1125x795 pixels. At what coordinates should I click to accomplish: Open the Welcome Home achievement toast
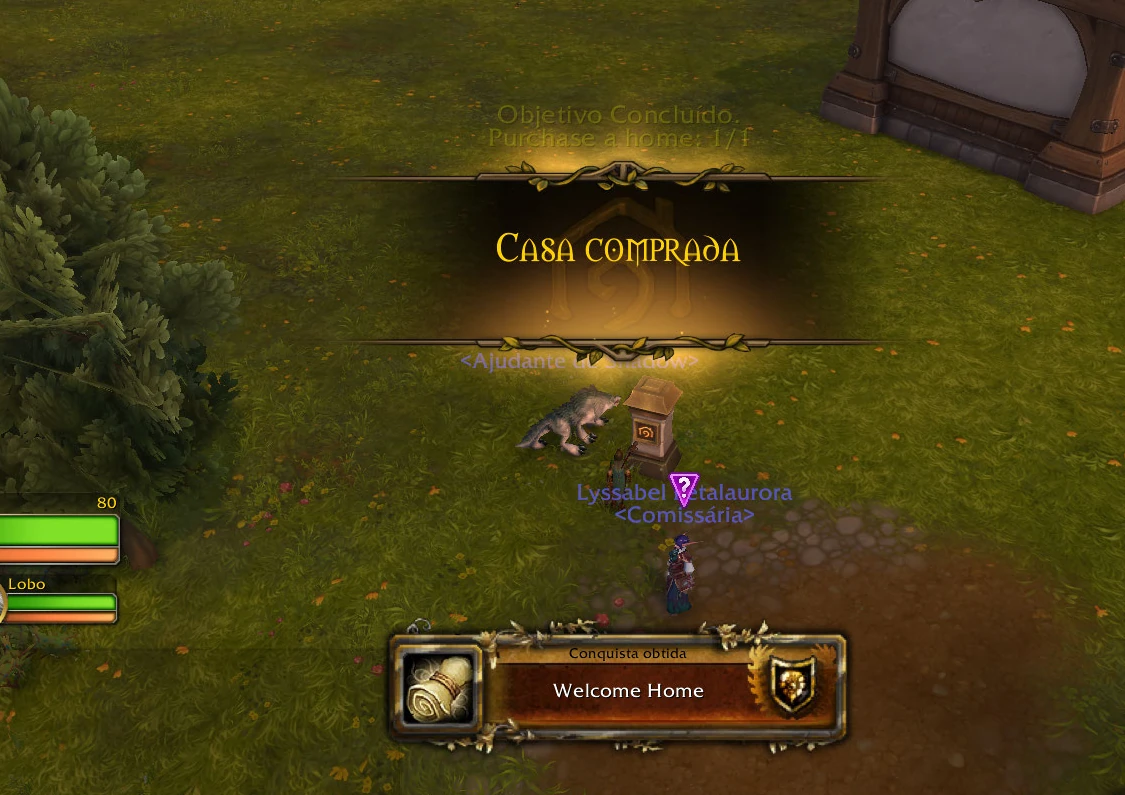coord(628,691)
